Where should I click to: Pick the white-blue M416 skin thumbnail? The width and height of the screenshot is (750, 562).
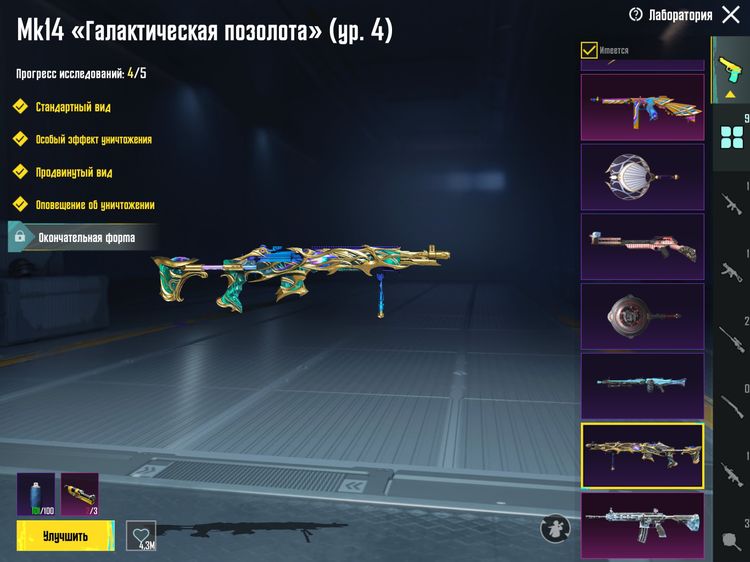[642, 525]
